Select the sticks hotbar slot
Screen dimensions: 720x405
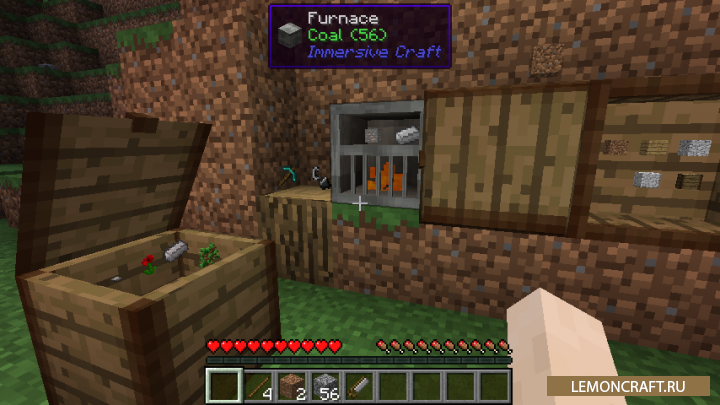(x=258, y=384)
